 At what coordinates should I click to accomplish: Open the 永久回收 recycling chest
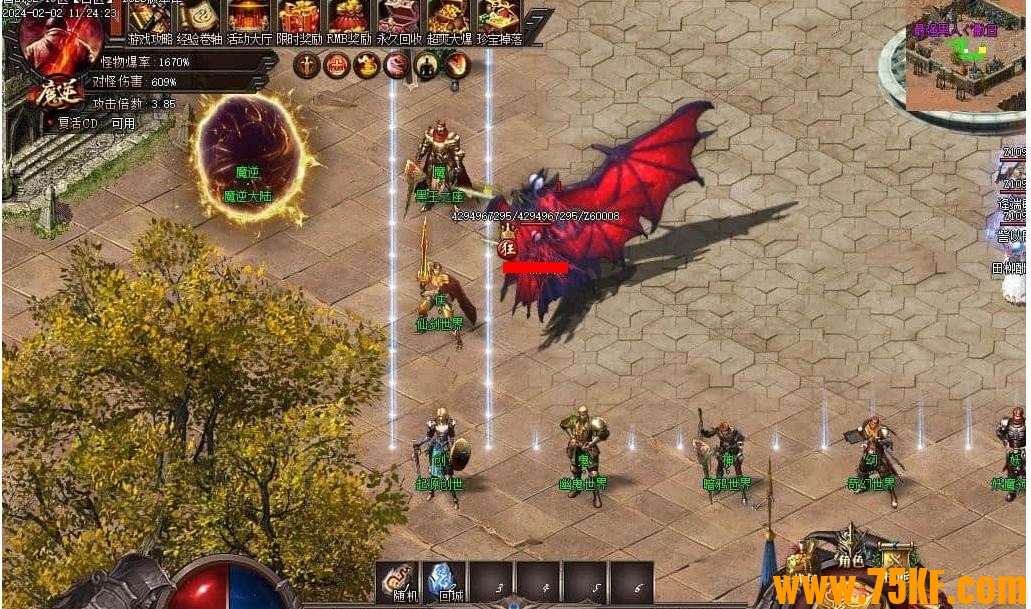tap(398, 19)
